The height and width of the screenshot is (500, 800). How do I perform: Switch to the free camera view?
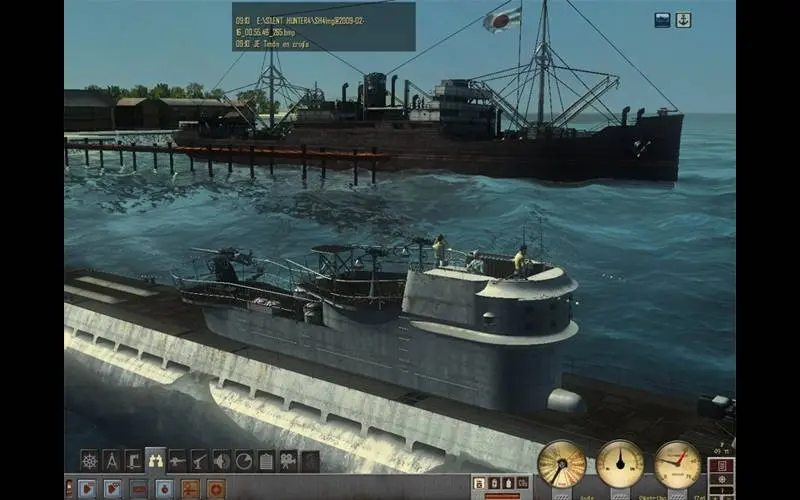click(x=288, y=460)
